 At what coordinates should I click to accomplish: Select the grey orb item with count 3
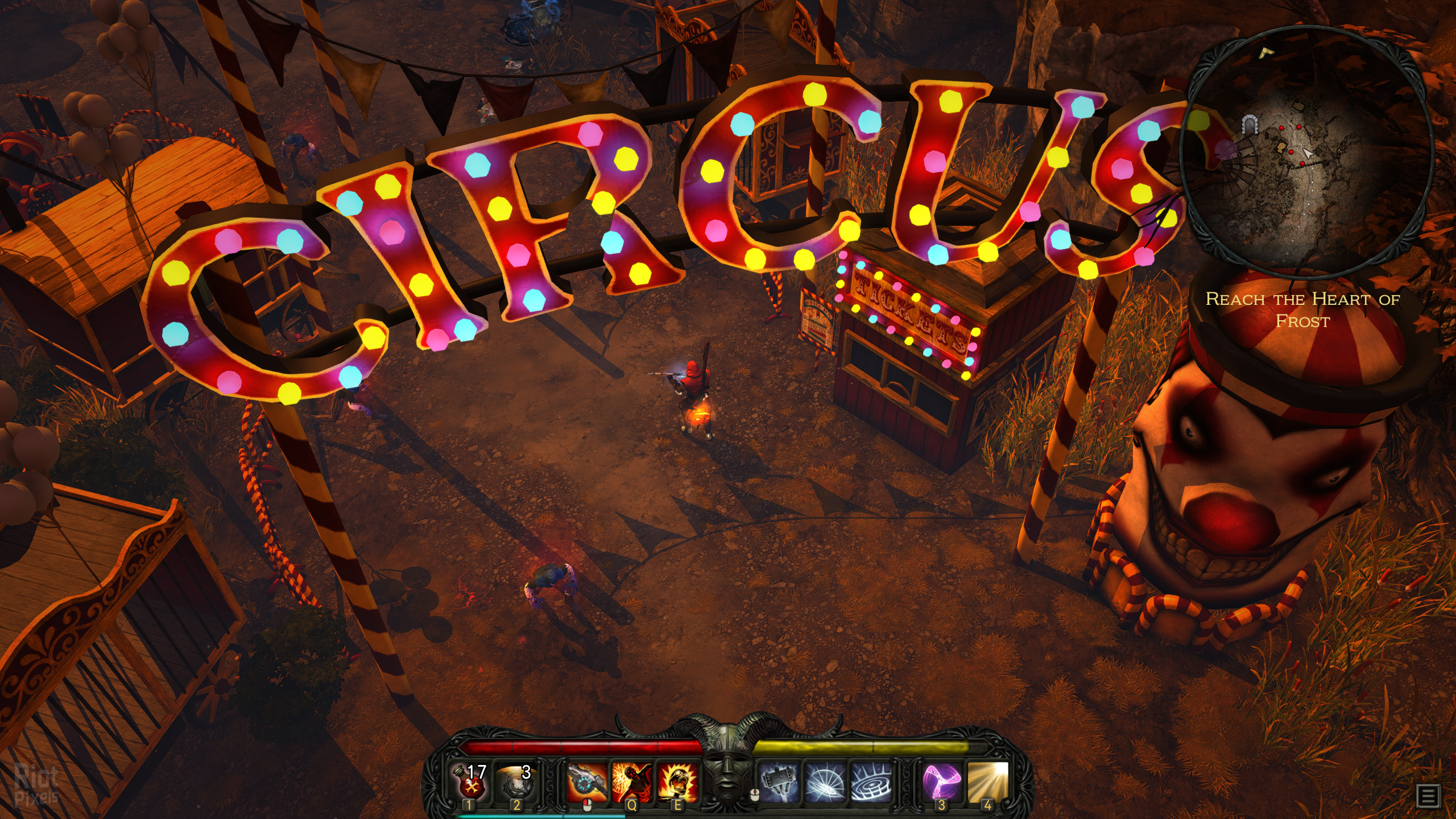pos(515,782)
